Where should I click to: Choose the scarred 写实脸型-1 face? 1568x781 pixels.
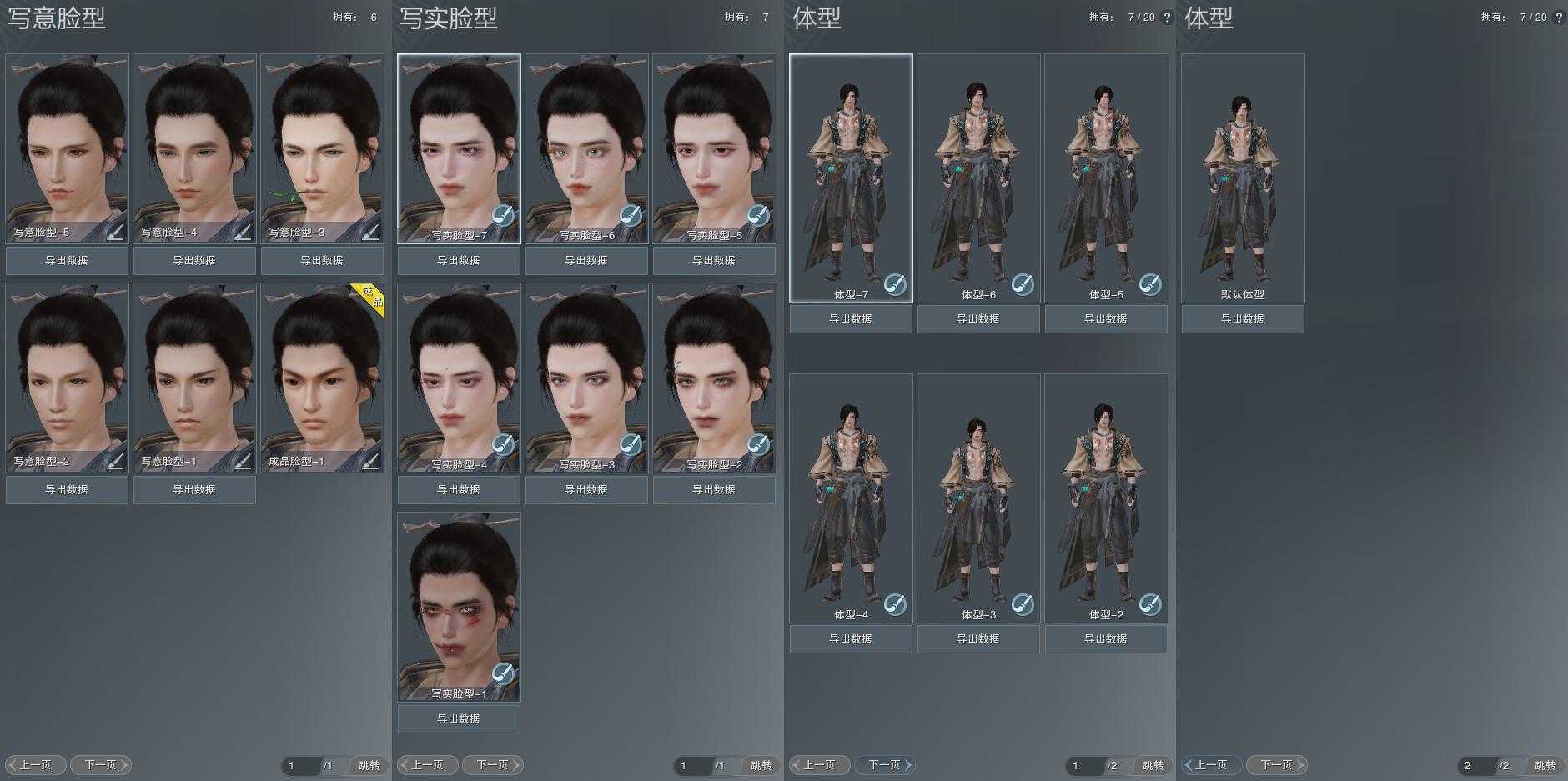coord(459,600)
